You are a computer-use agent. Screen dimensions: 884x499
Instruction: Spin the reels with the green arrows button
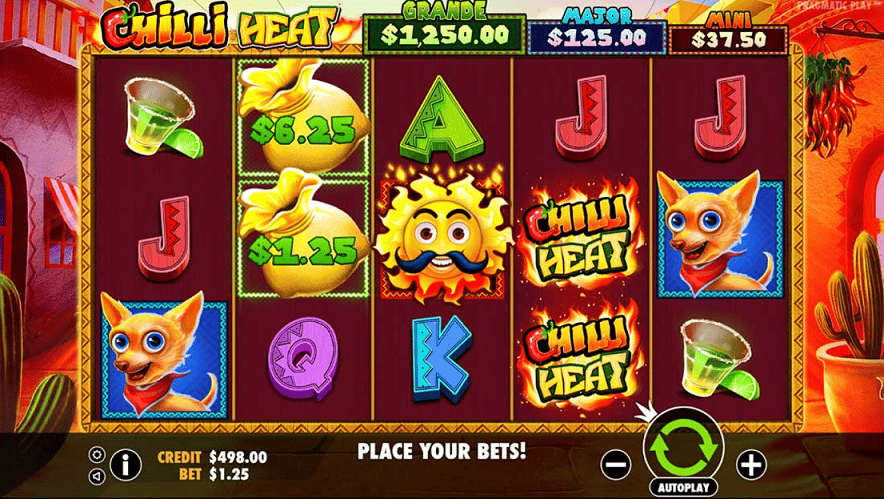tap(681, 449)
